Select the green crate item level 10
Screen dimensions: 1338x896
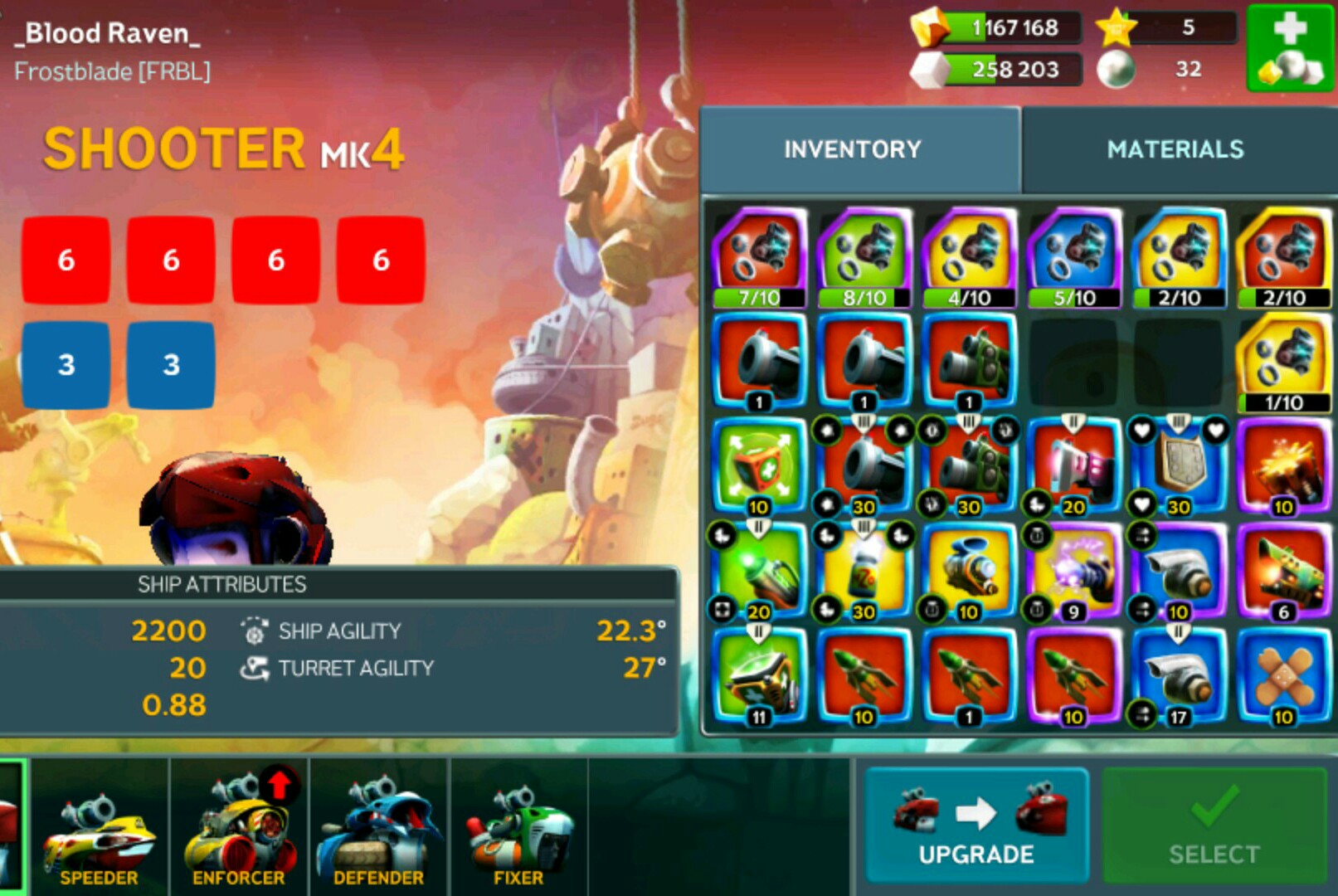tap(758, 468)
